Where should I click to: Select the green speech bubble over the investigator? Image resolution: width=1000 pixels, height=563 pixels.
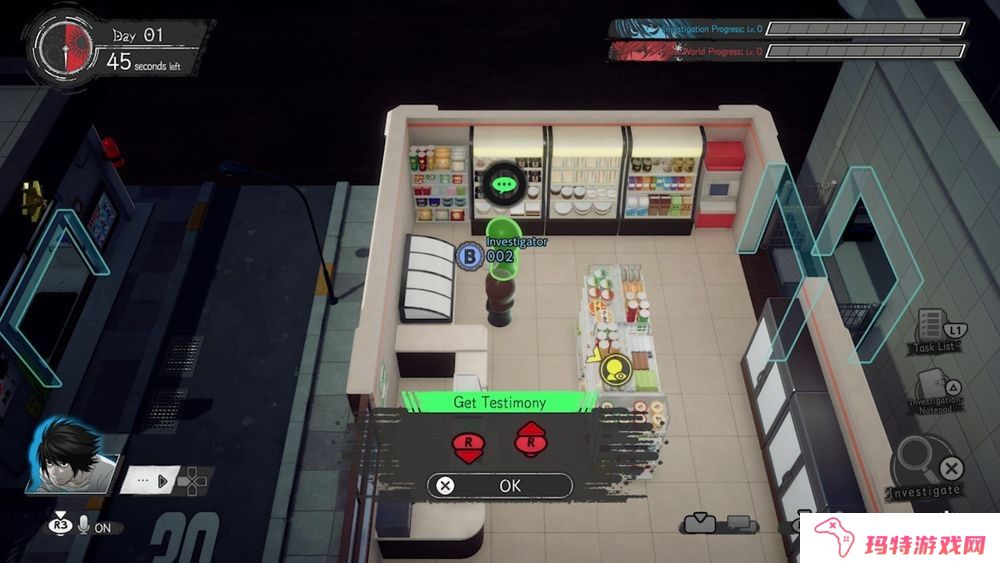point(505,184)
